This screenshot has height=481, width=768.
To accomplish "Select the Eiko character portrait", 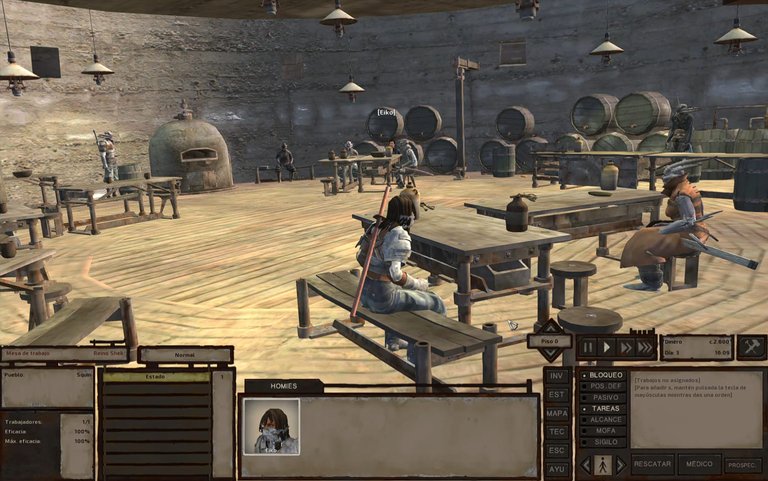I will (x=271, y=427).
